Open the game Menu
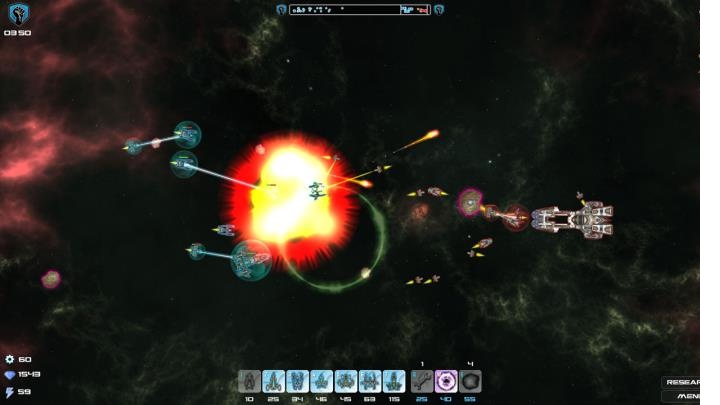Viewport: 720px width, 405px height. point(687,396)
